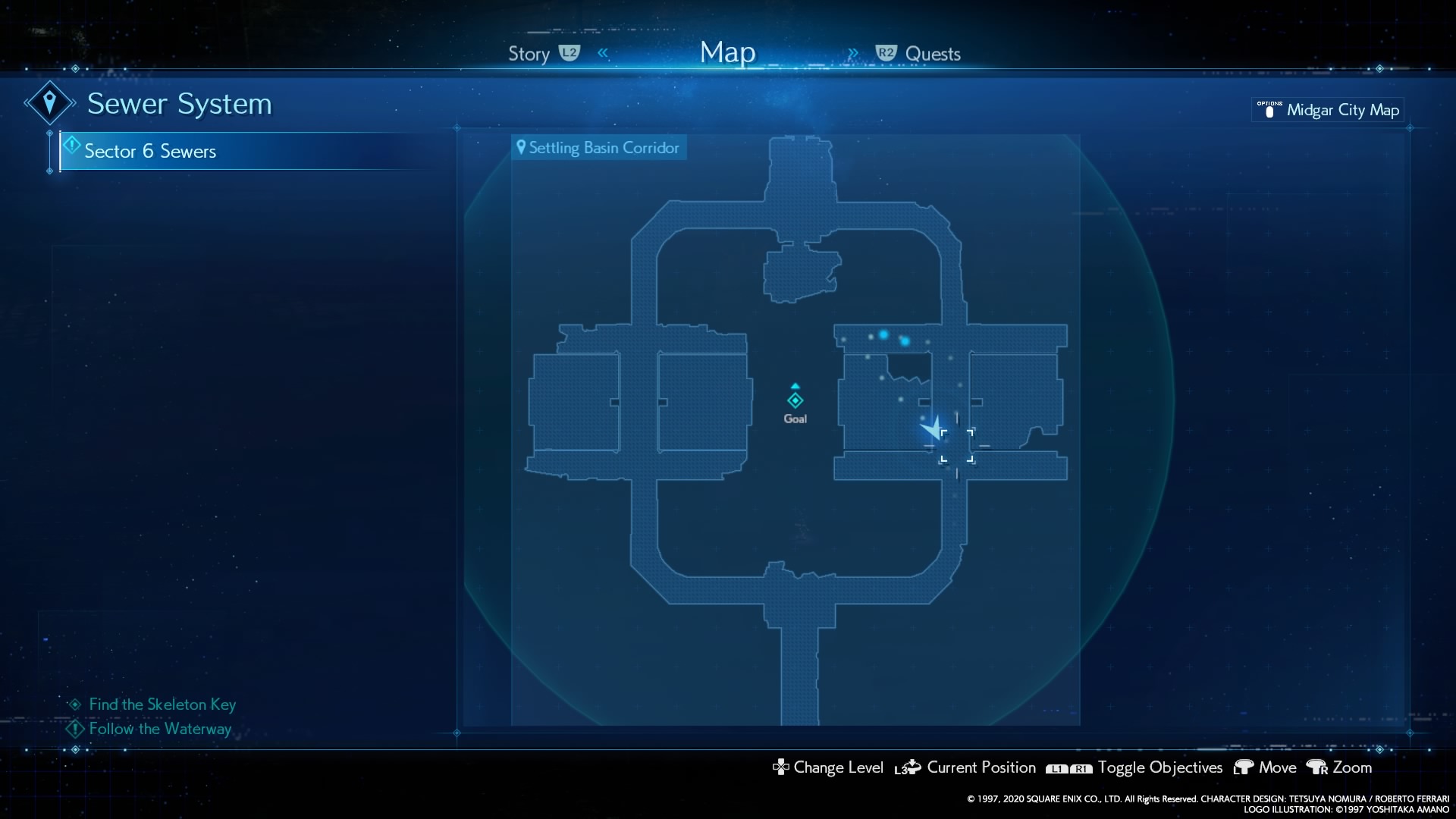The image size is (1456, 819).
Task: Click the Sewer System location pin icon
Action: tap(49, 101)
